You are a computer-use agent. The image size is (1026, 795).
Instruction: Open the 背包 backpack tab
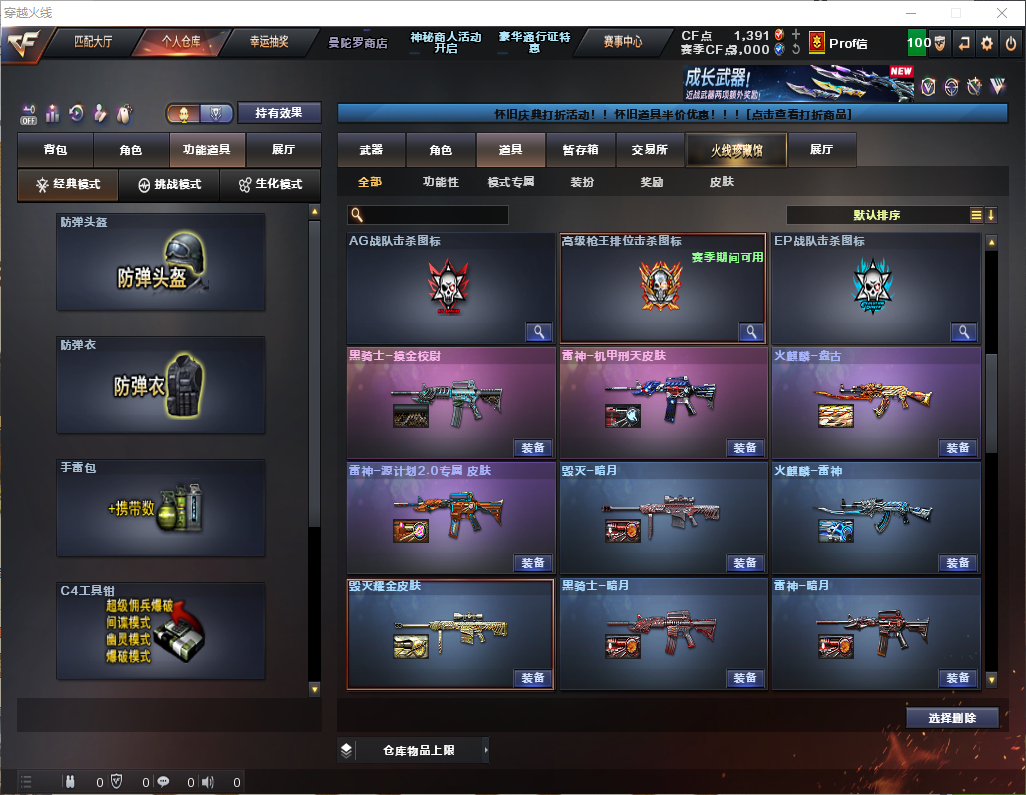click(55, 150)
